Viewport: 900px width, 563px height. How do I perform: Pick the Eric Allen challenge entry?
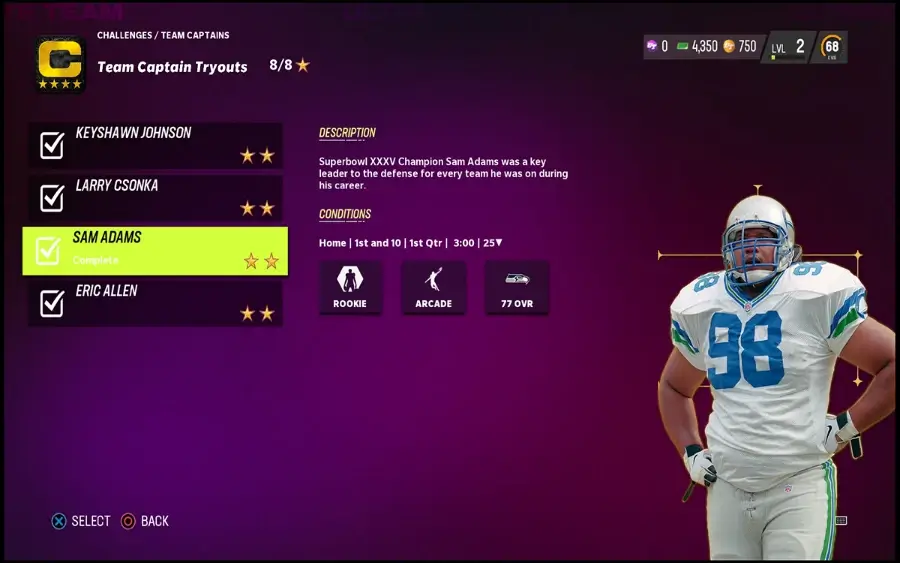[155, 303]
